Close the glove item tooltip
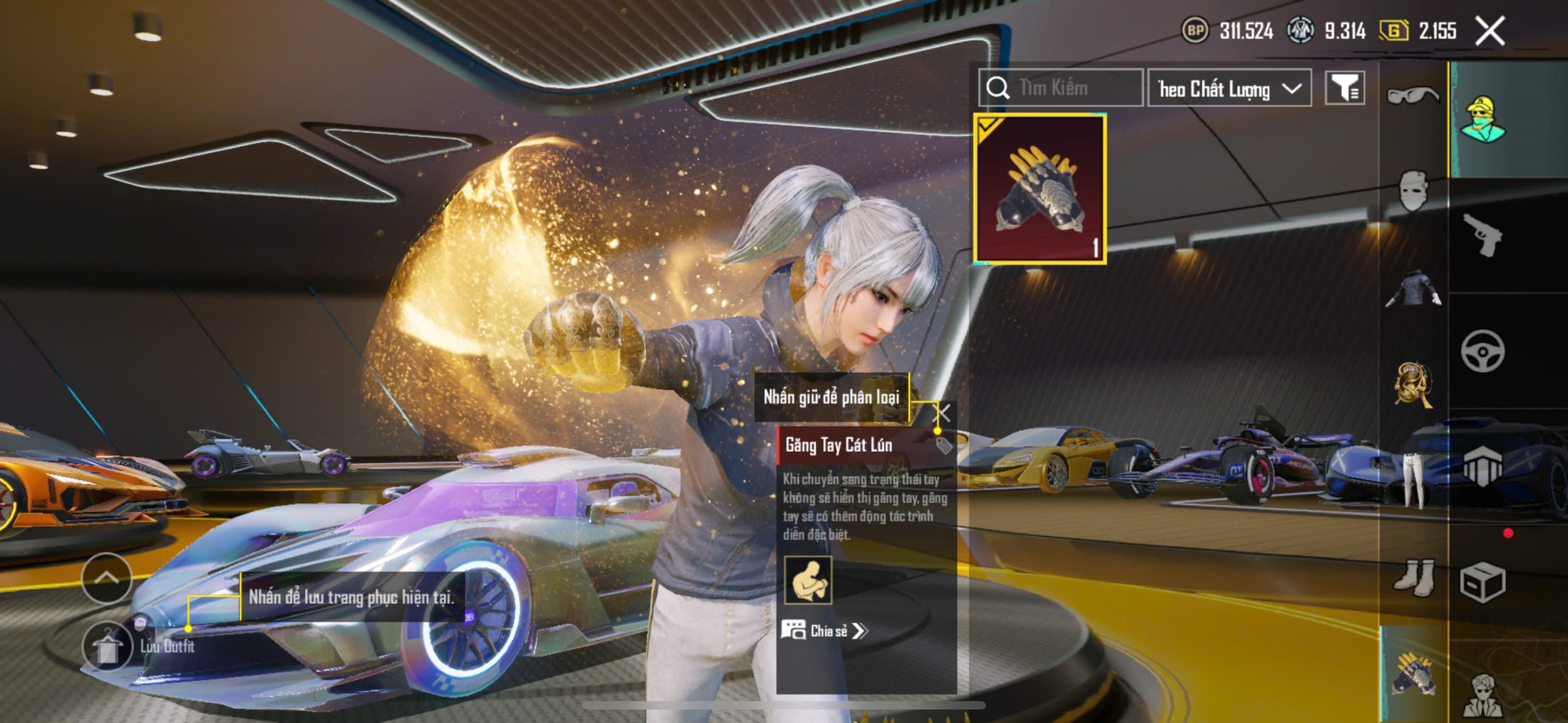 (x=944, y=413)
